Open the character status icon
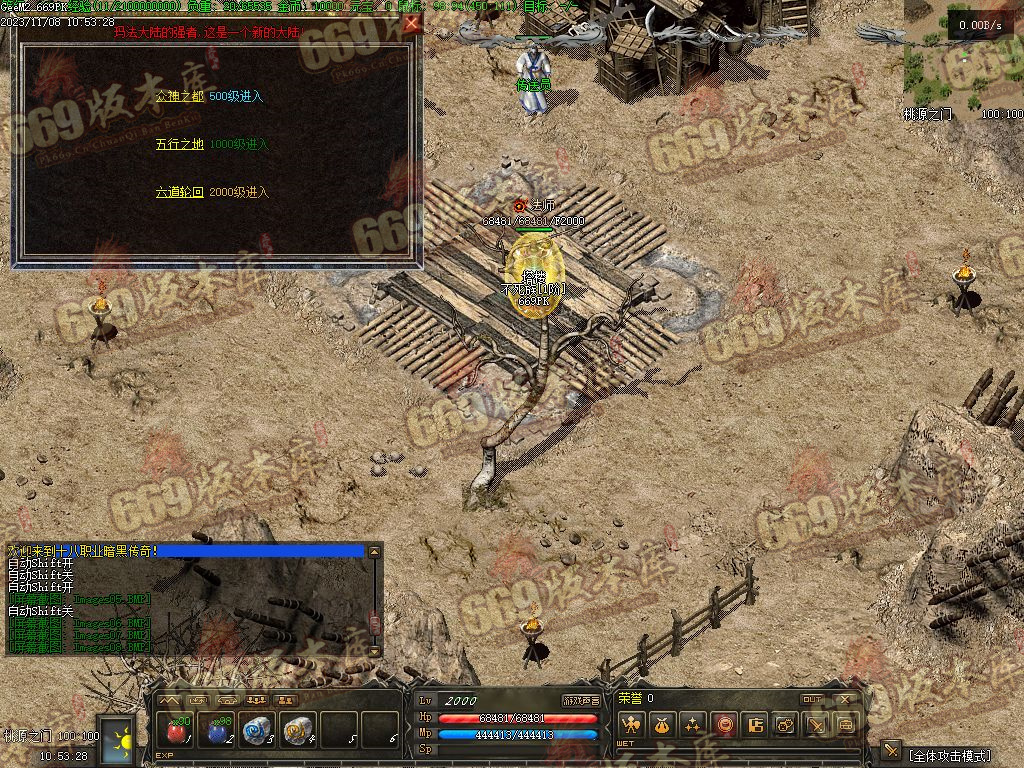Screen dimensions: 1024x768 [x=631, y=725]
